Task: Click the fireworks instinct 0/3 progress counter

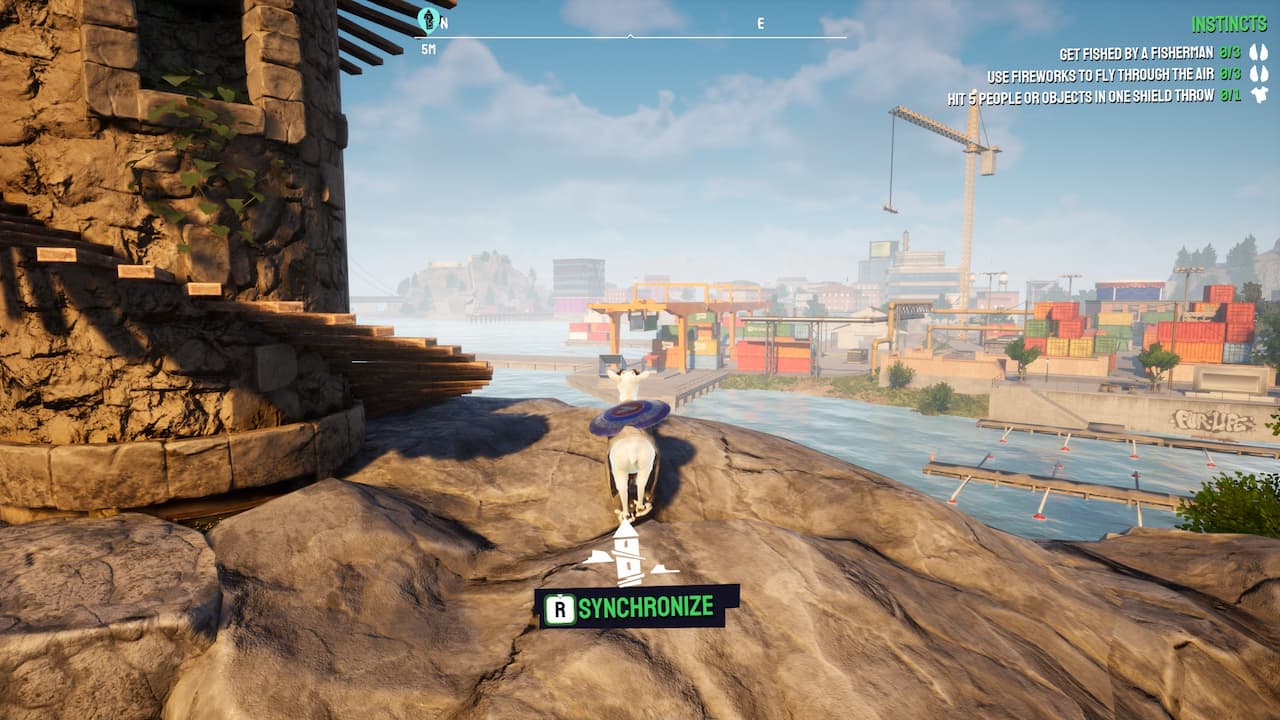Action: tap(1229, 72)
